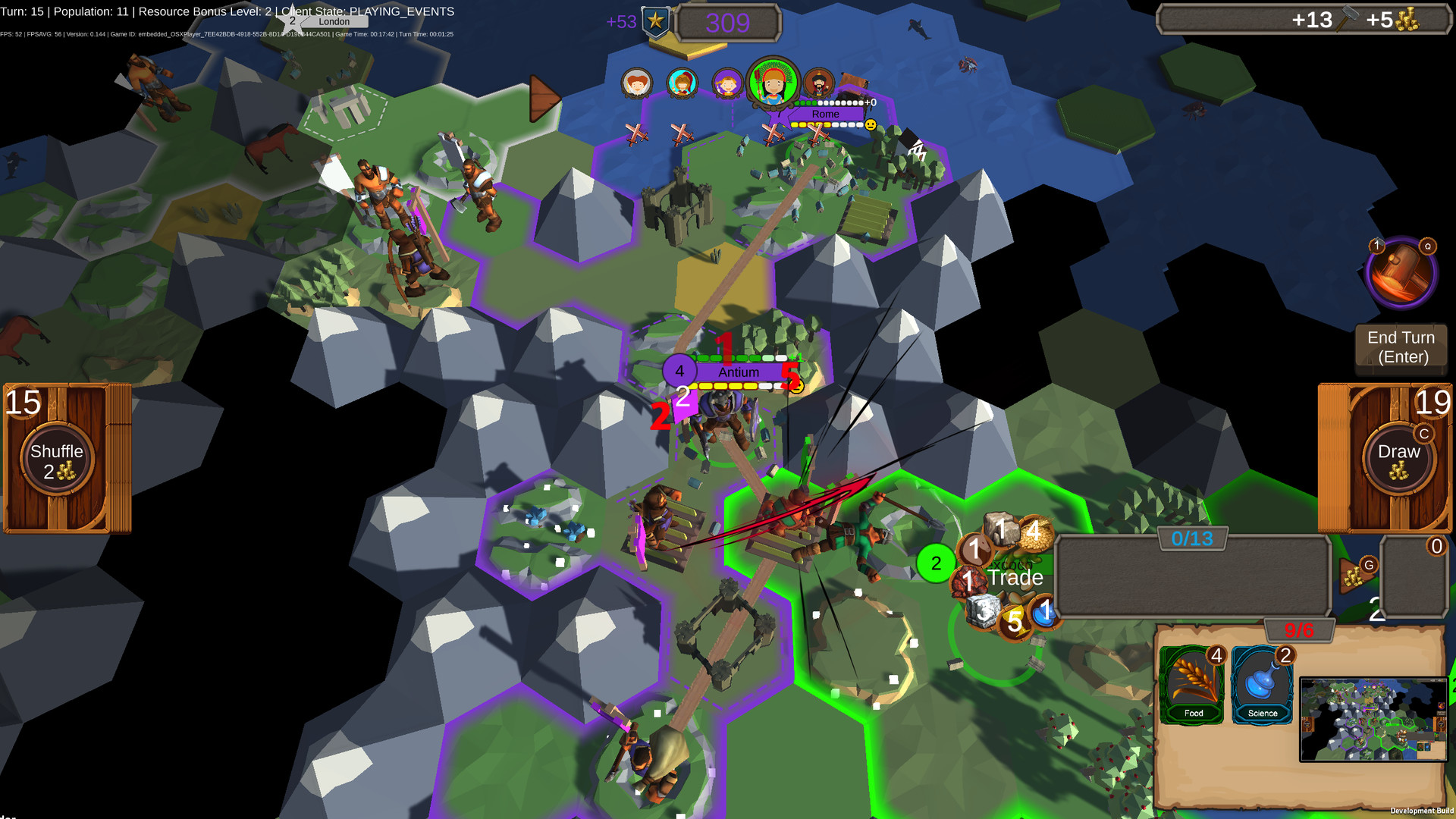The width and height of the screenshot is (1456, 819).
Task: Select the iron ore resource token
Action: point(967,579)
